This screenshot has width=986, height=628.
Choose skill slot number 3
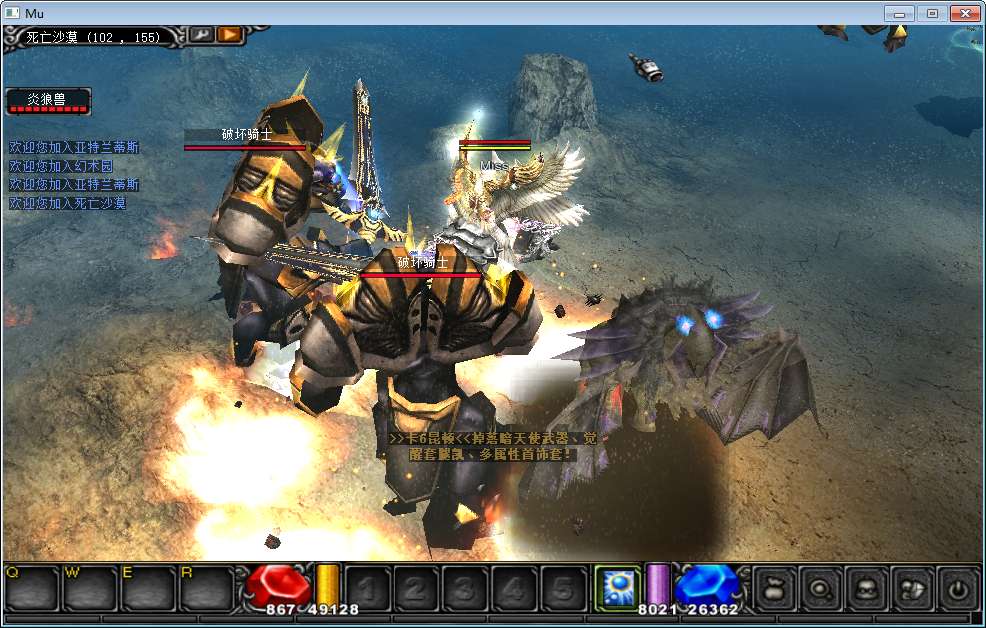coord(465,589)
